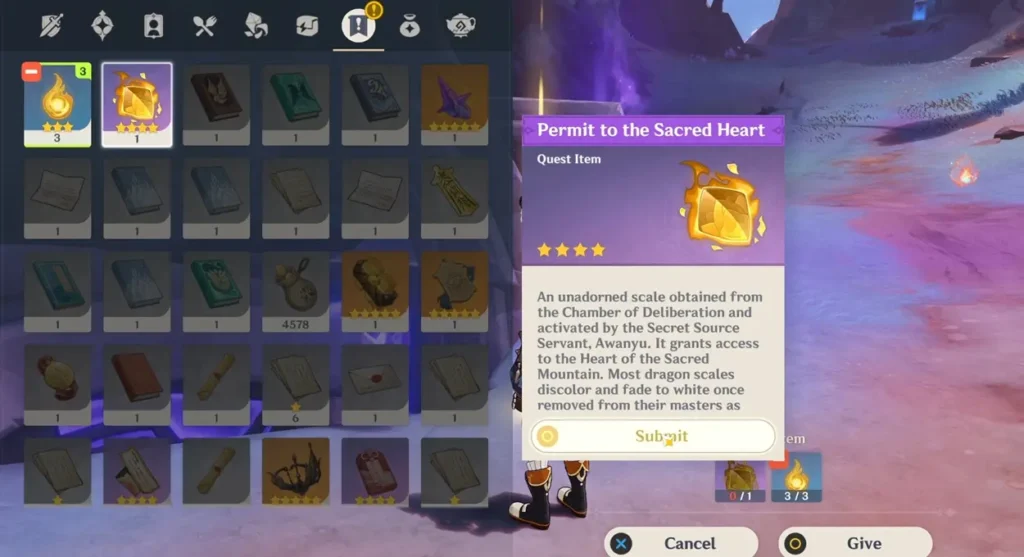Select the Permit to the Sacred Heart slot

tap(137, 104)
